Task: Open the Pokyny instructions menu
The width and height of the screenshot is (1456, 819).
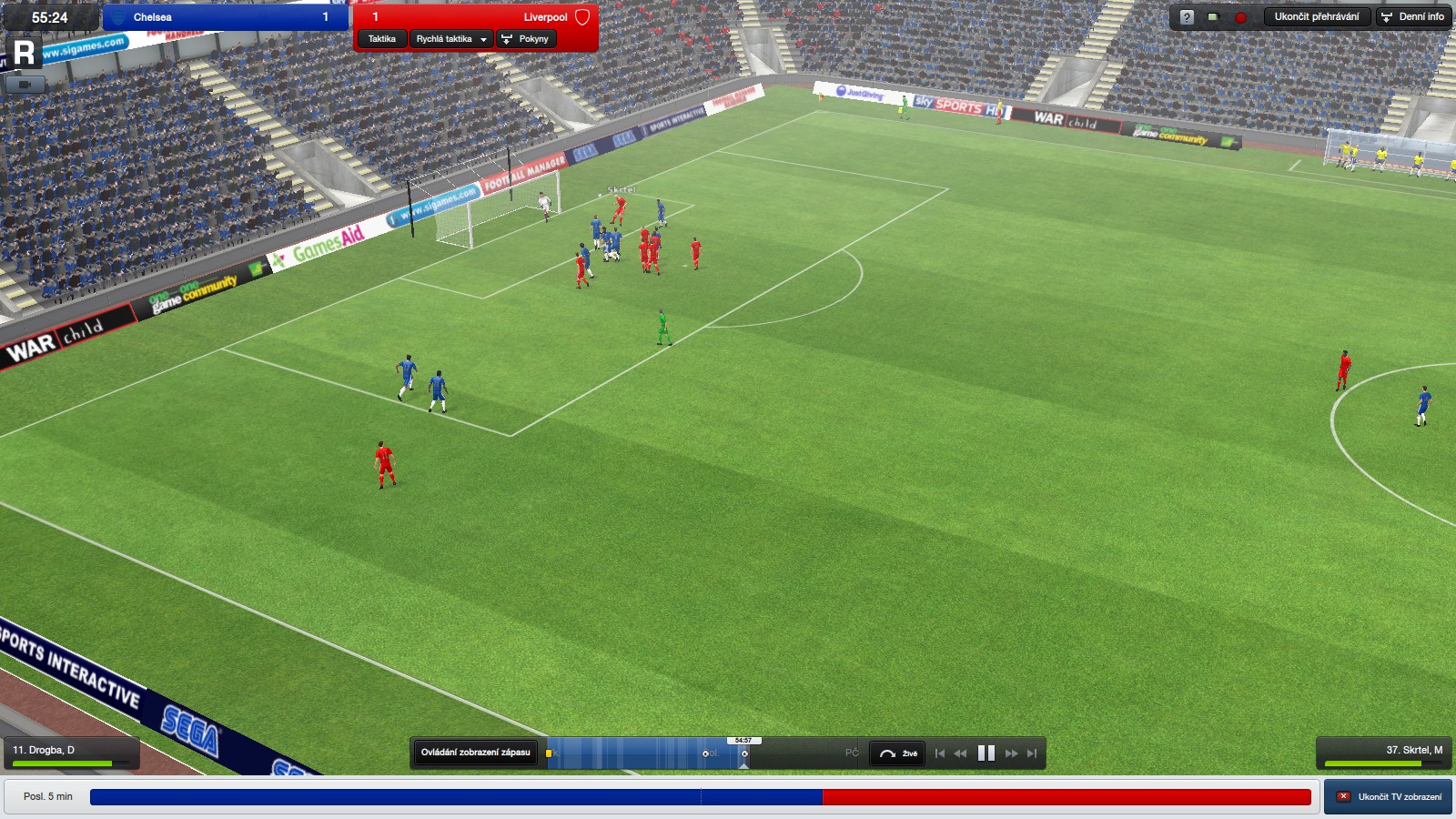Action: tap(526, 39)
